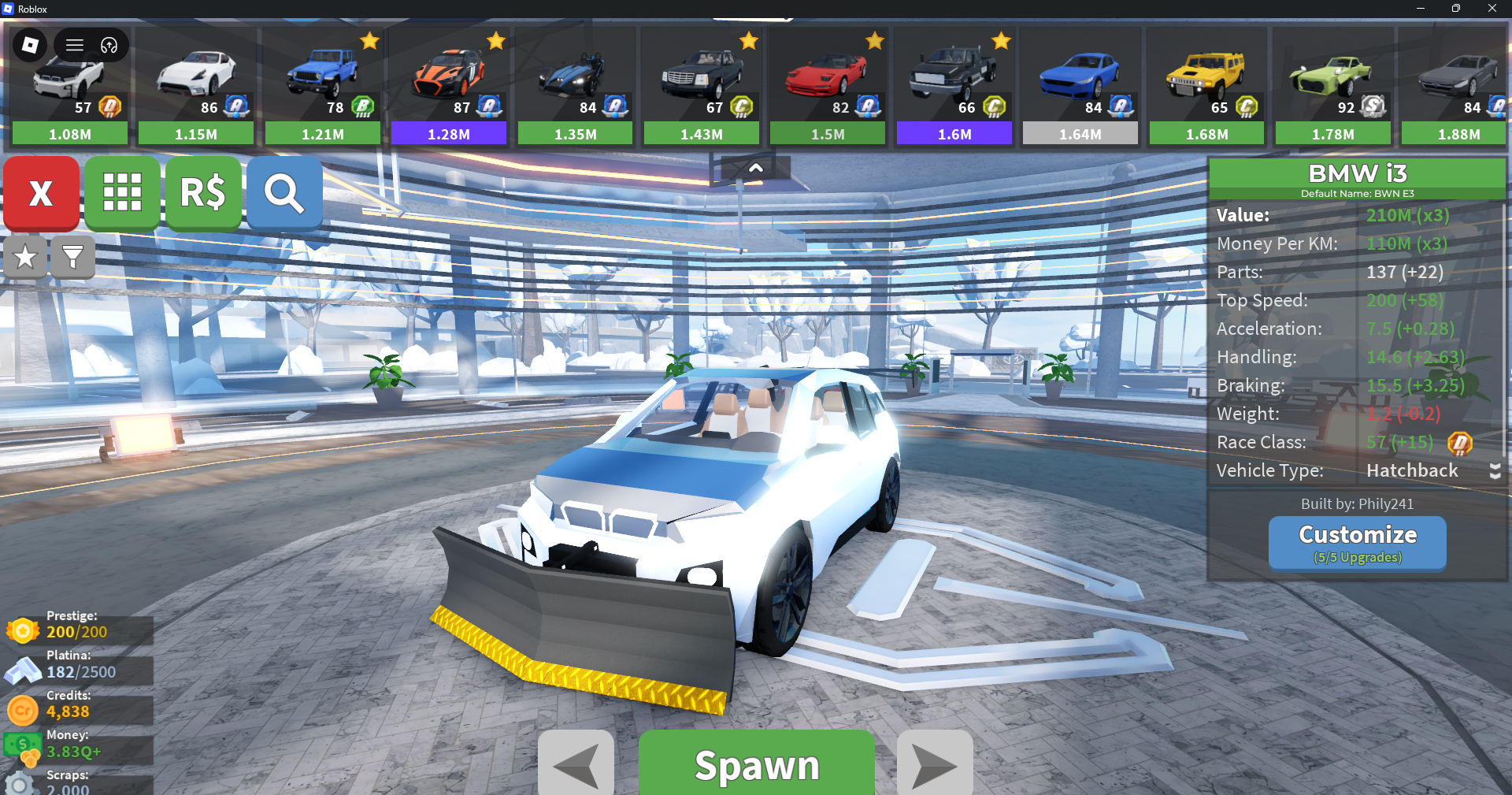Viewport: 1512px width, 795px height.
Task: Open the Roblox logo menu
Action: pos(30,45)
